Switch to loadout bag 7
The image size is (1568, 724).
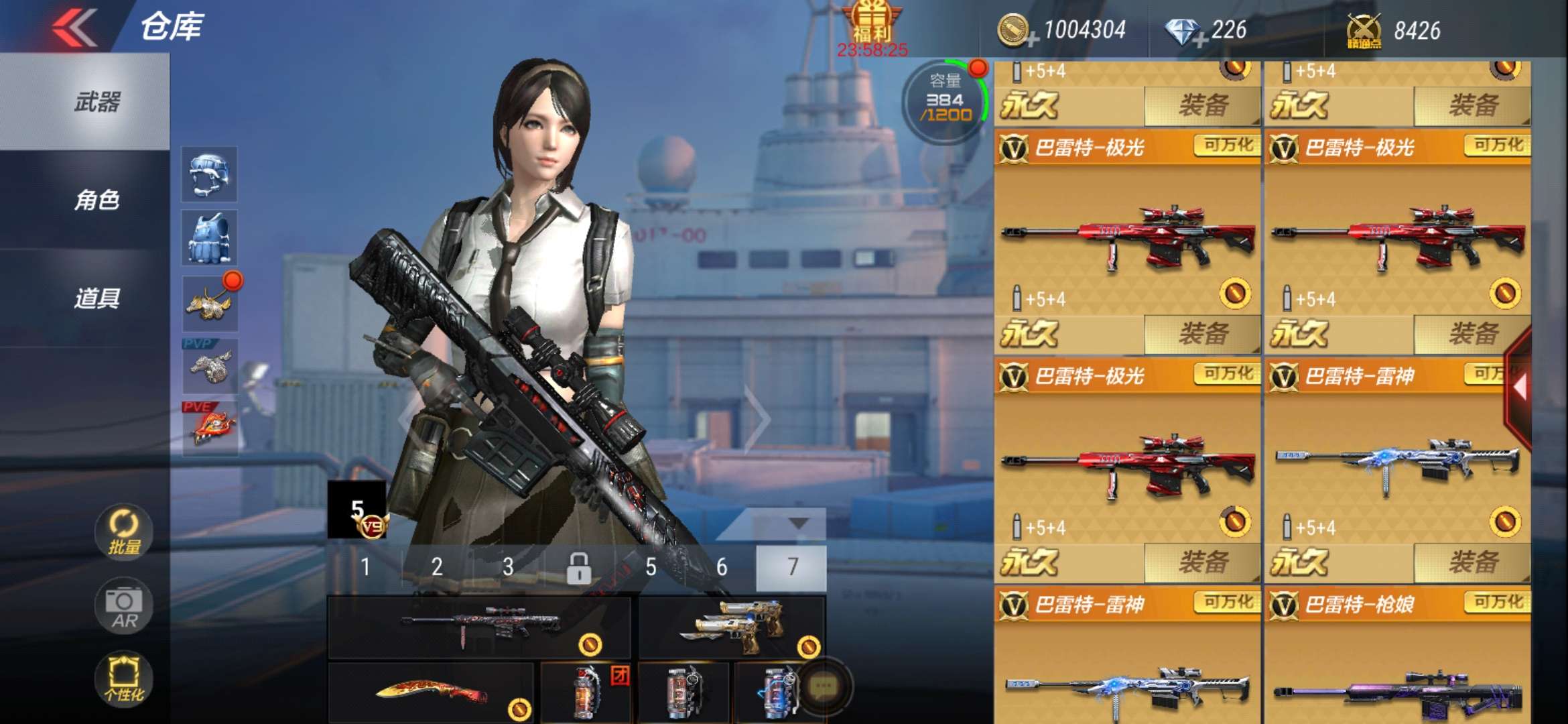792,568
